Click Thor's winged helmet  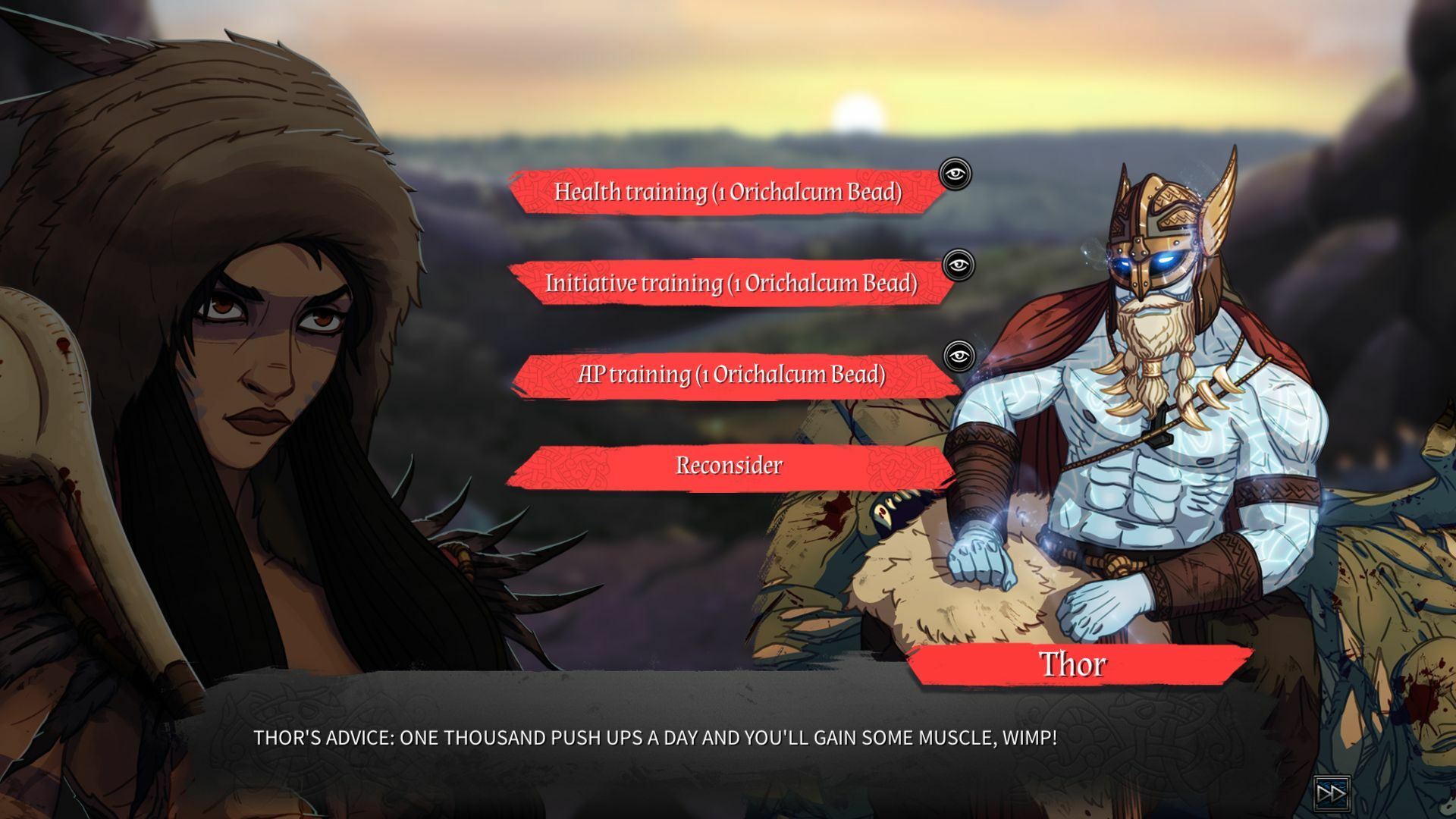click(1153, 220)
